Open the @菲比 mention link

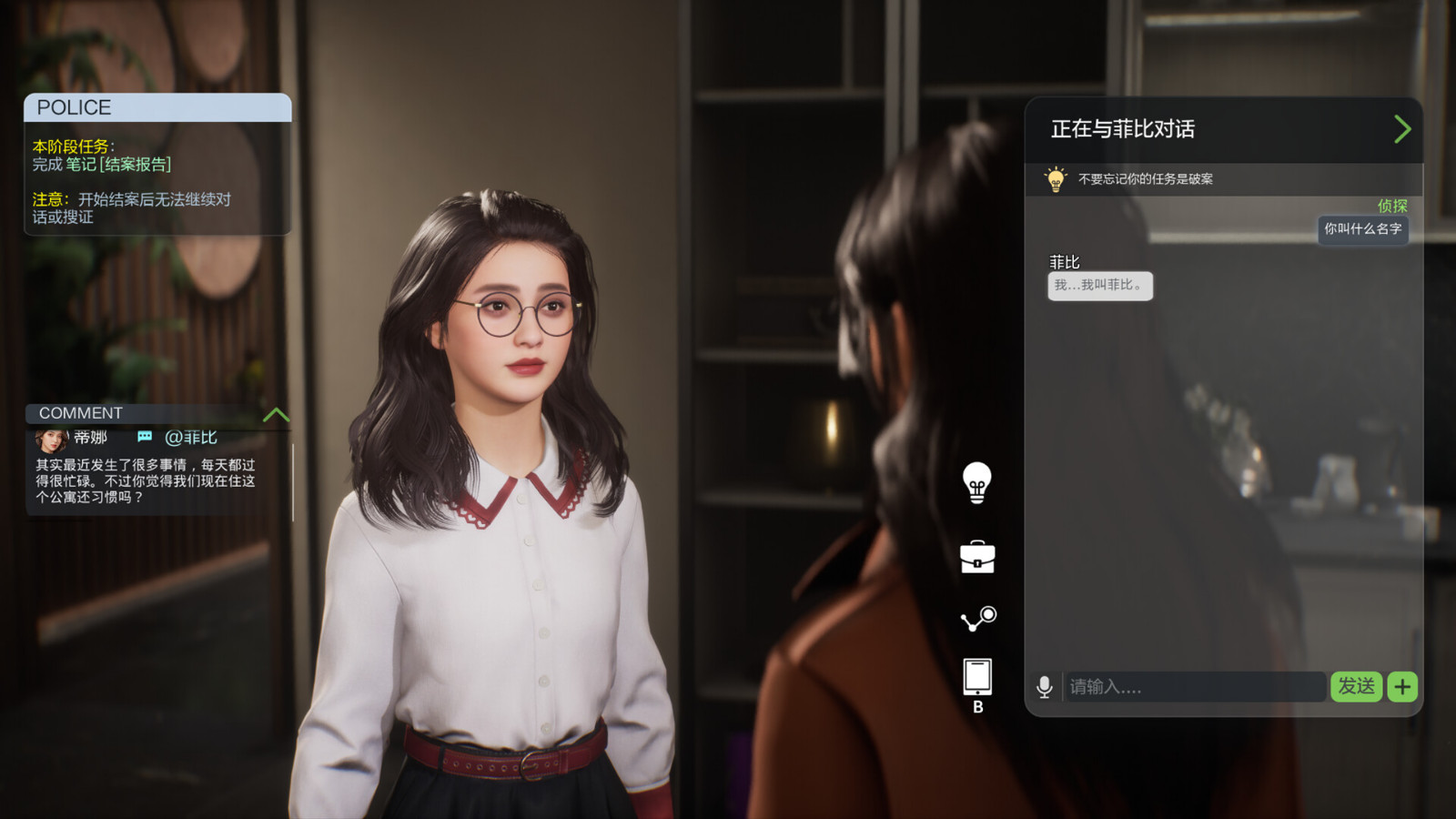(191, 437)
